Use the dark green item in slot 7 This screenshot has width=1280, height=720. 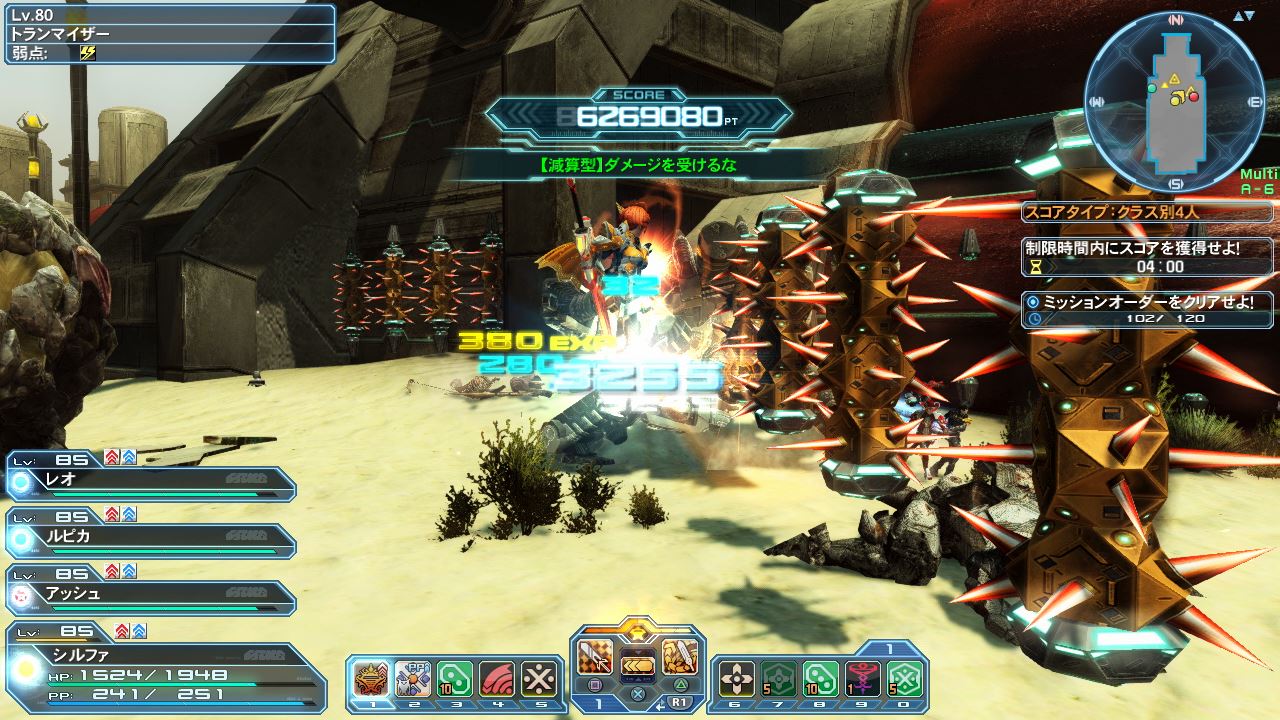point(778,678)
